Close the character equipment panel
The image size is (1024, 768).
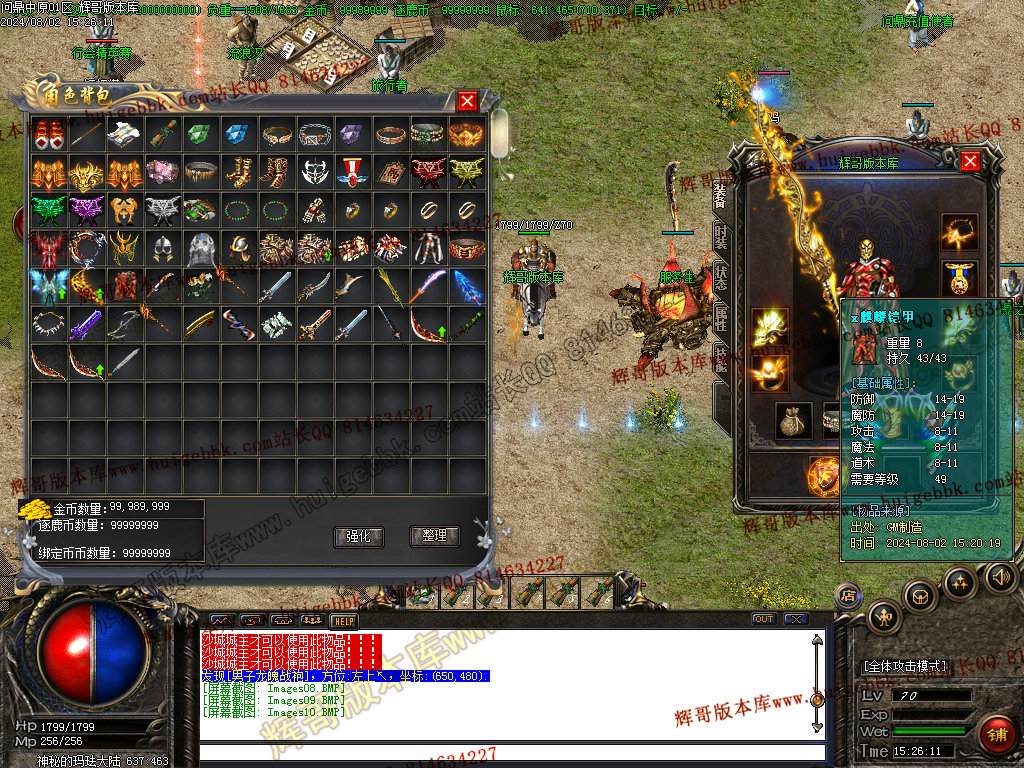969,161
